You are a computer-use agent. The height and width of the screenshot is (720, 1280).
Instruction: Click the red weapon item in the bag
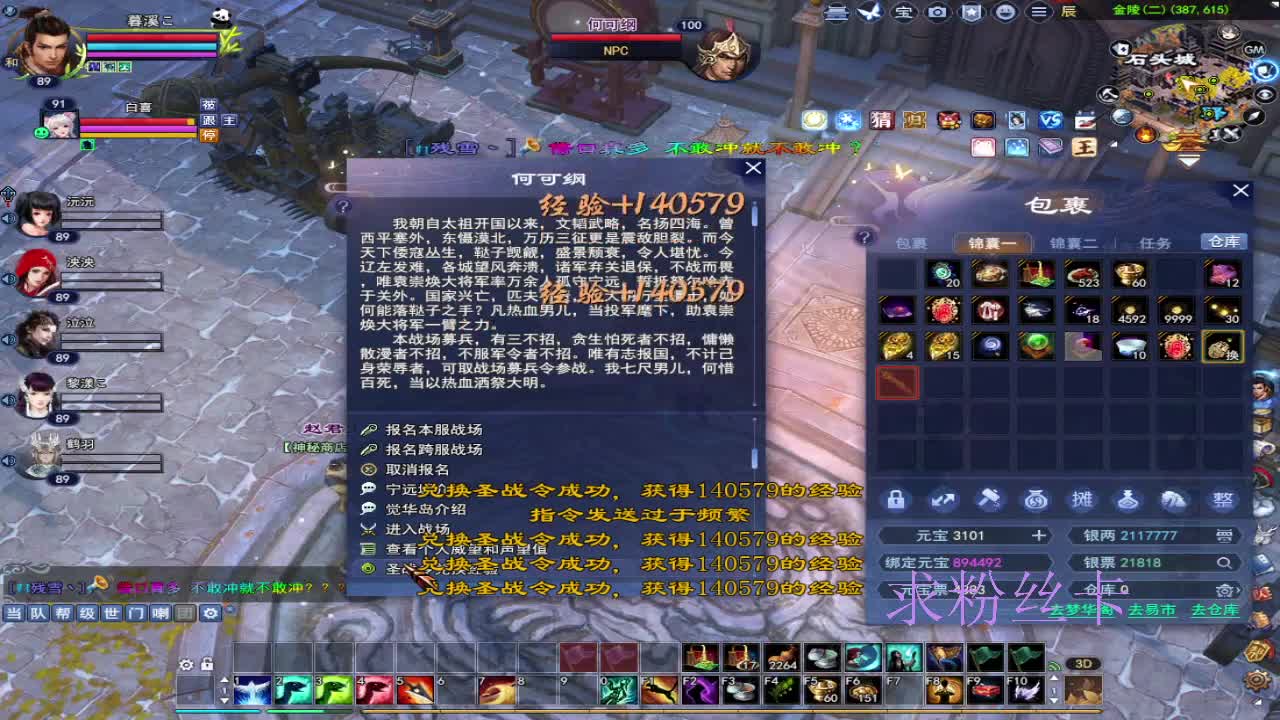click(897, 383)
